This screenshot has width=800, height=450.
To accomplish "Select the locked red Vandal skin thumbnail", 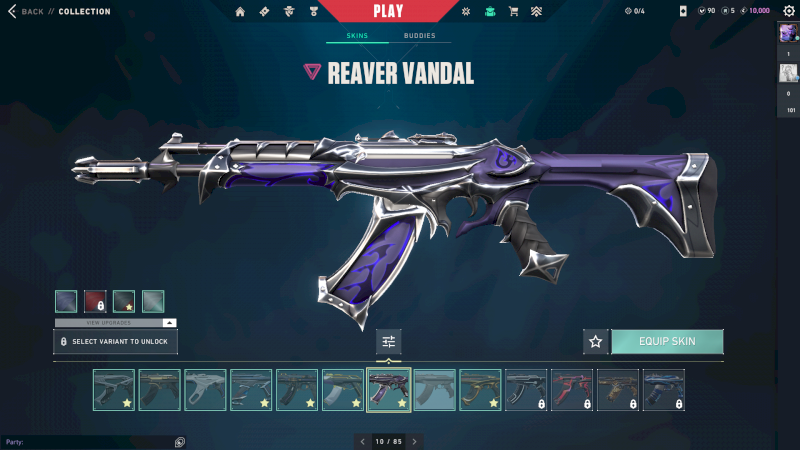I will click(572, 390).
